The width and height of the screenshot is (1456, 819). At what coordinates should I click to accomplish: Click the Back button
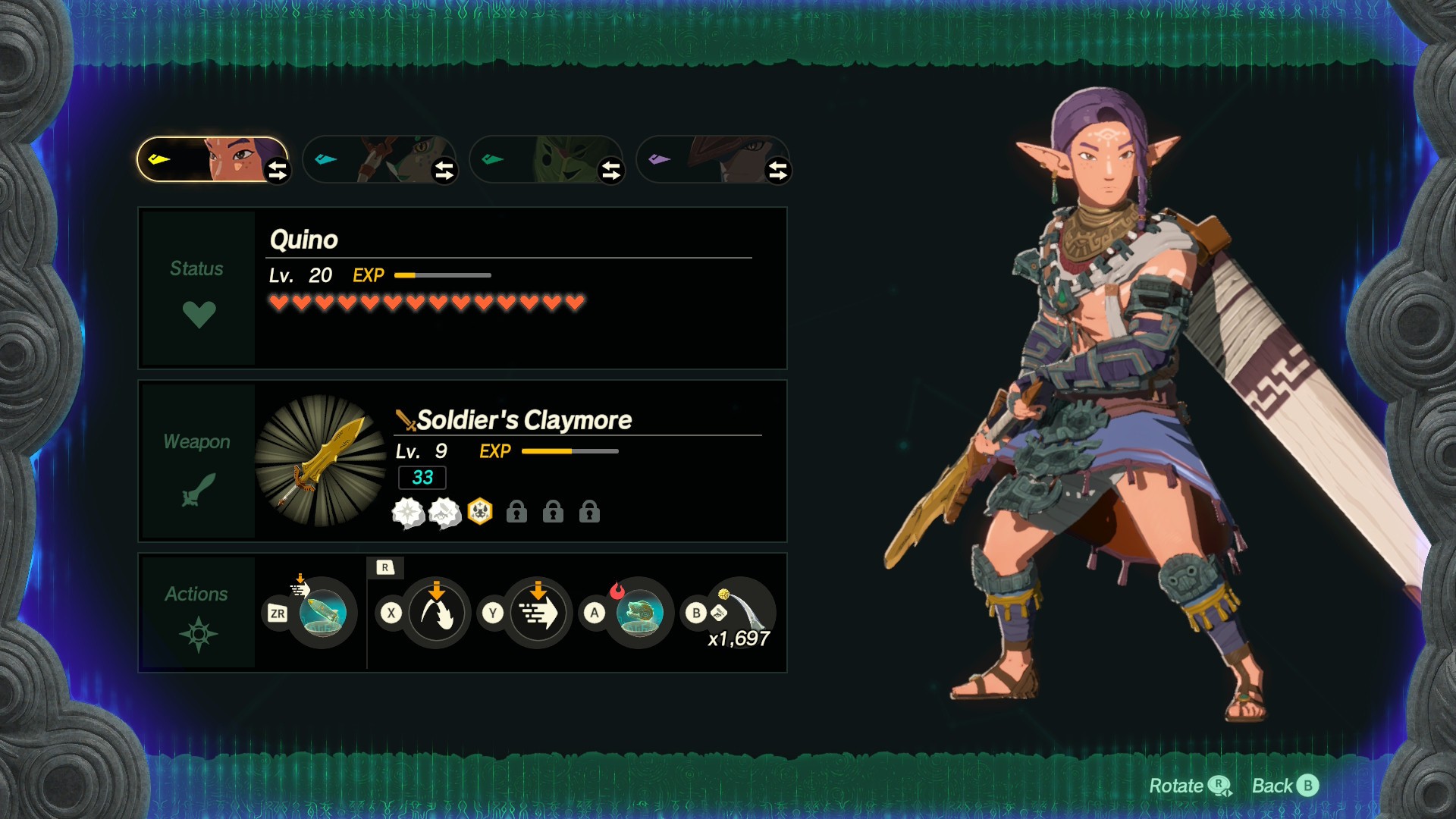[x=1285, y=786]
